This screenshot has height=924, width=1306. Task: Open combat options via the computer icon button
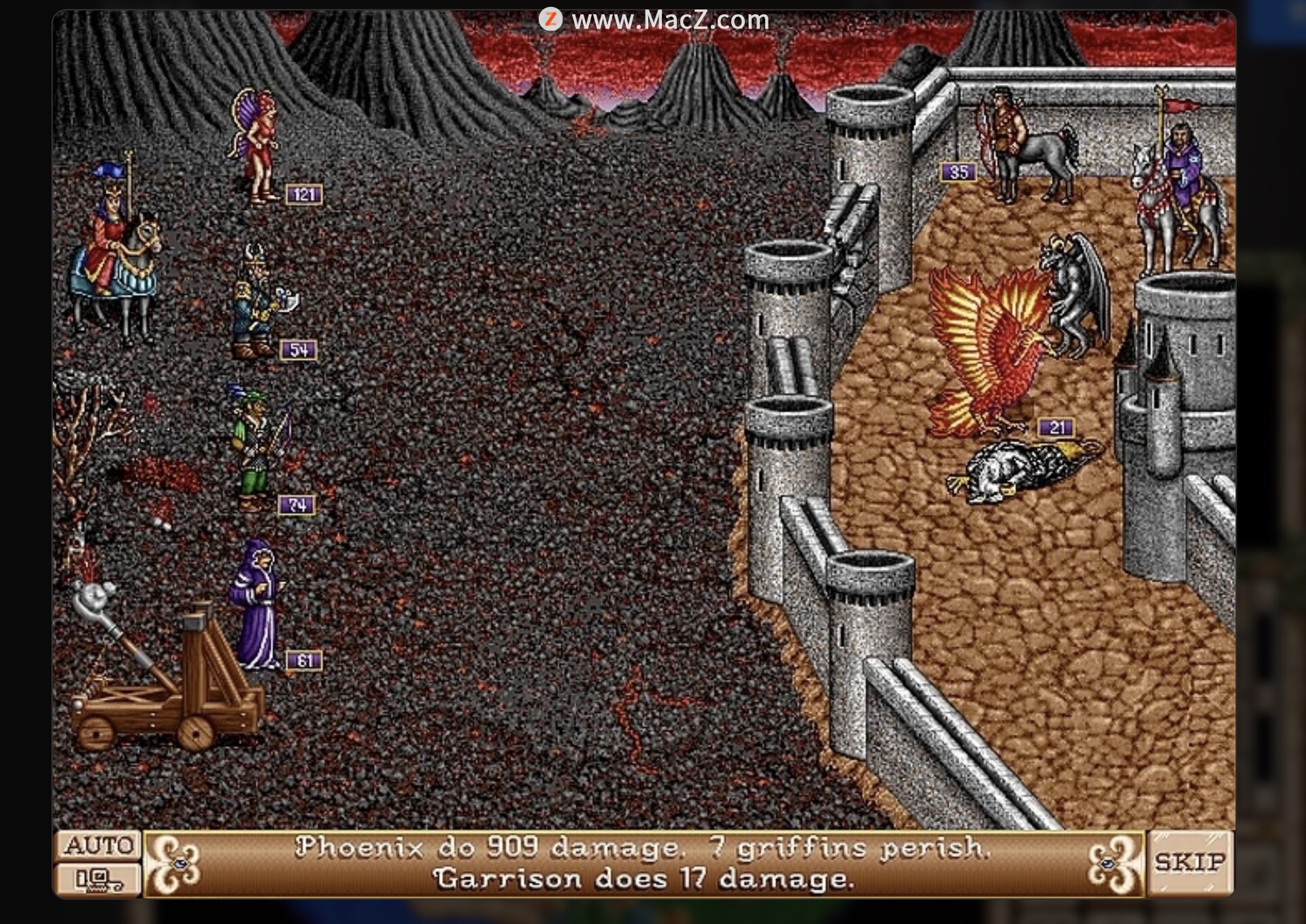click(98, 880)
